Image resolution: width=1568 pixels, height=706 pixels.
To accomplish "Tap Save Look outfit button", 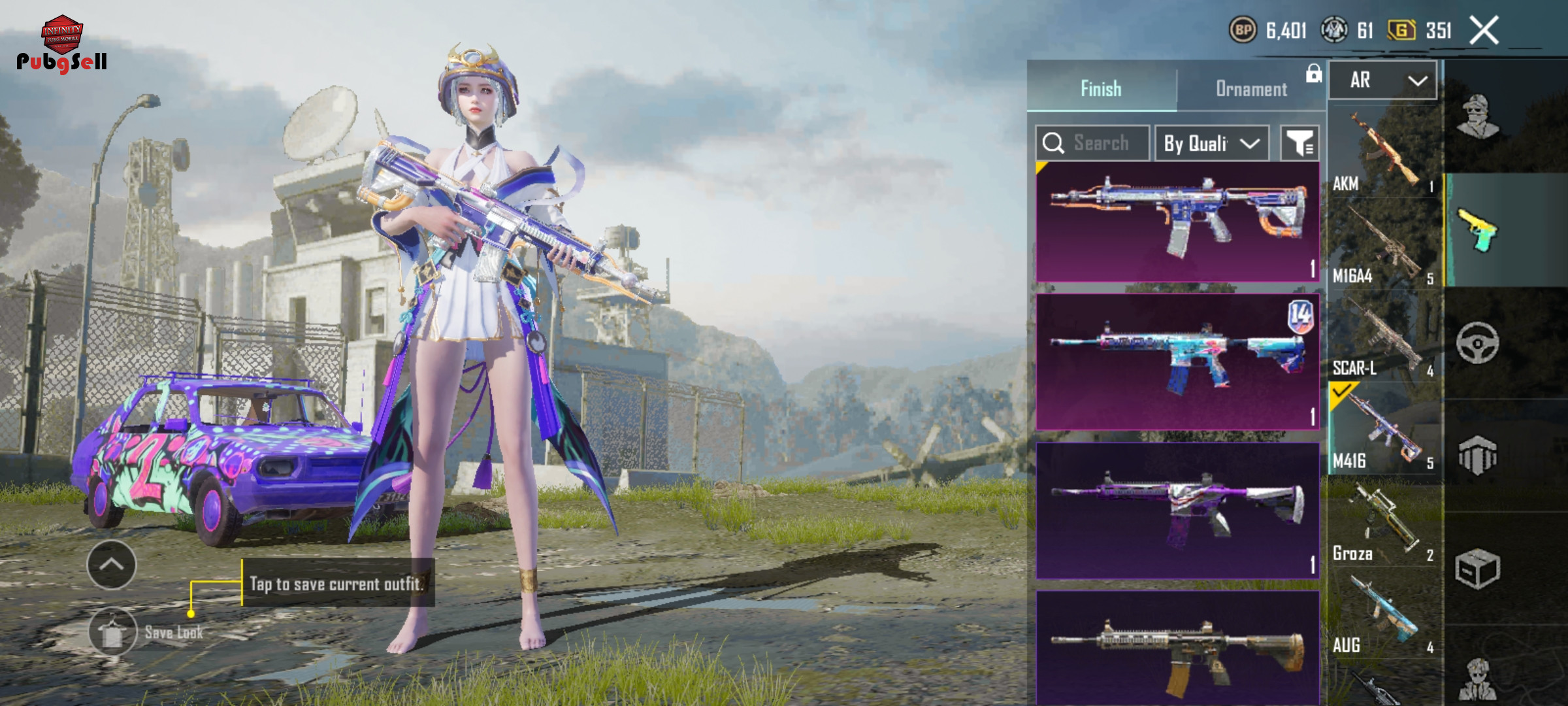I will coord(112,632).
